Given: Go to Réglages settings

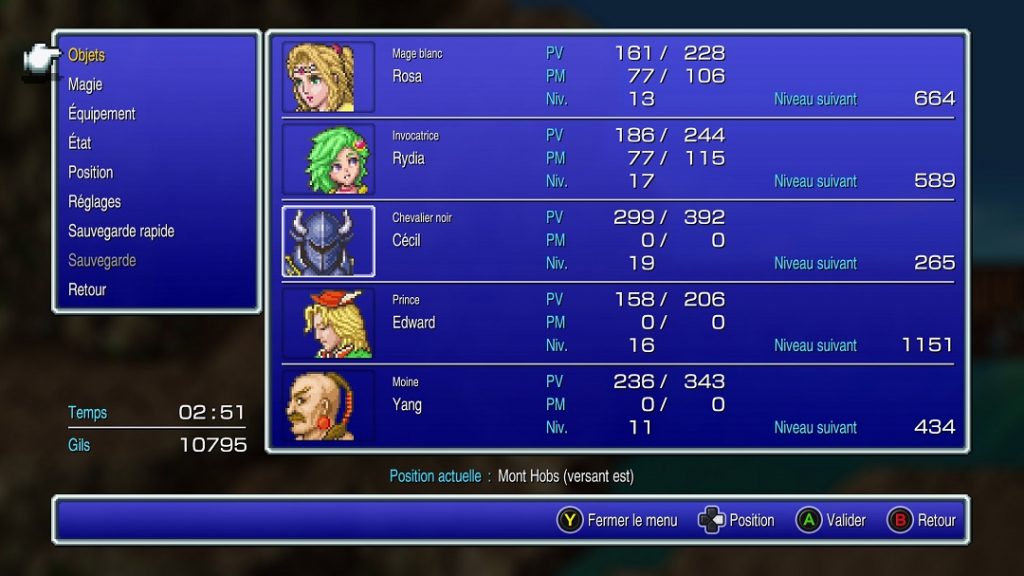Looking at the screenshot, I should coord(95,202).
